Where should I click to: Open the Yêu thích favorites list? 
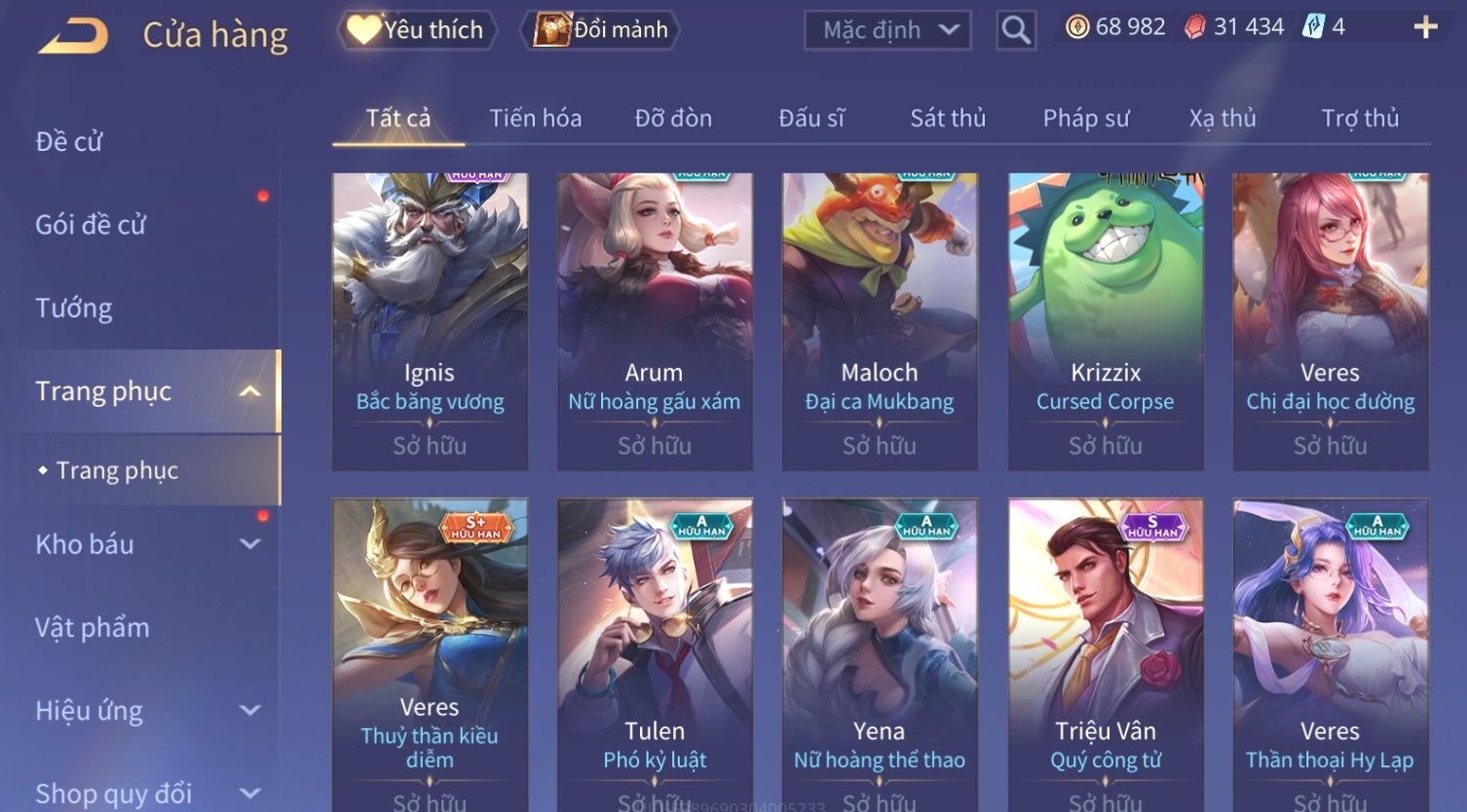tap(417, 30)
